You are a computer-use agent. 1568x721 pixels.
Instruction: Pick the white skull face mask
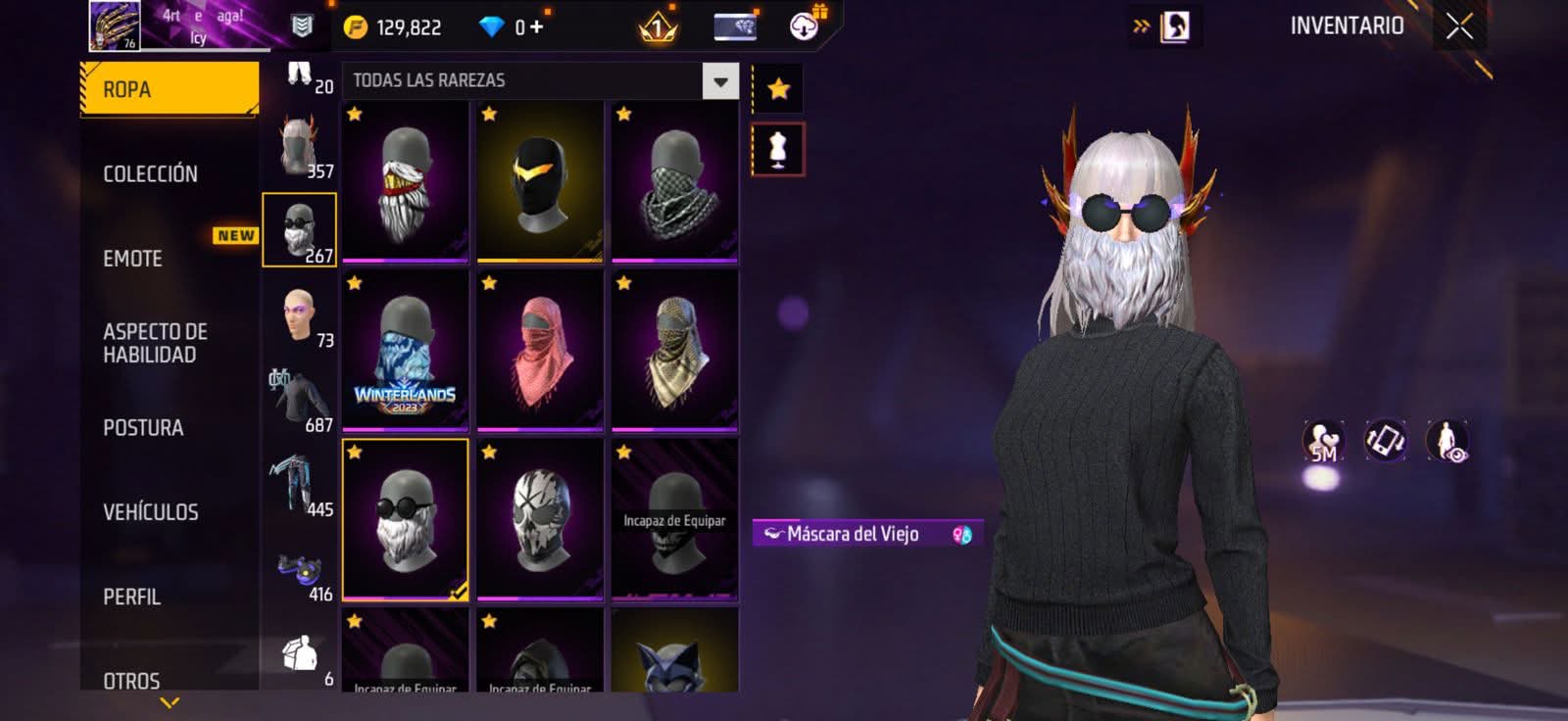point(539,519)
